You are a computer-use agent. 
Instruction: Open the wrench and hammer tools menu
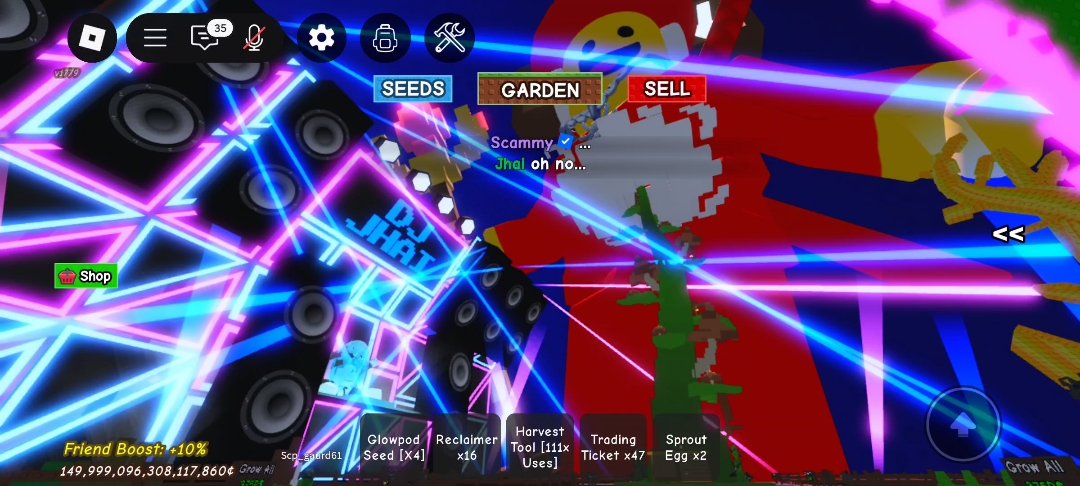(x=449, y=38)
